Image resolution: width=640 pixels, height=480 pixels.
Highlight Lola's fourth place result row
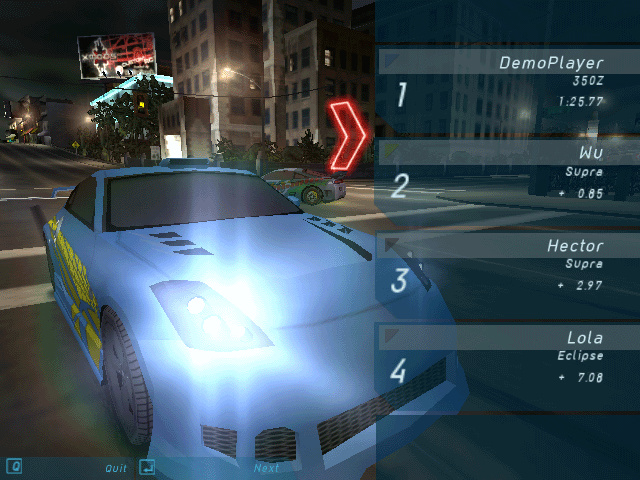tap(507, 357)
